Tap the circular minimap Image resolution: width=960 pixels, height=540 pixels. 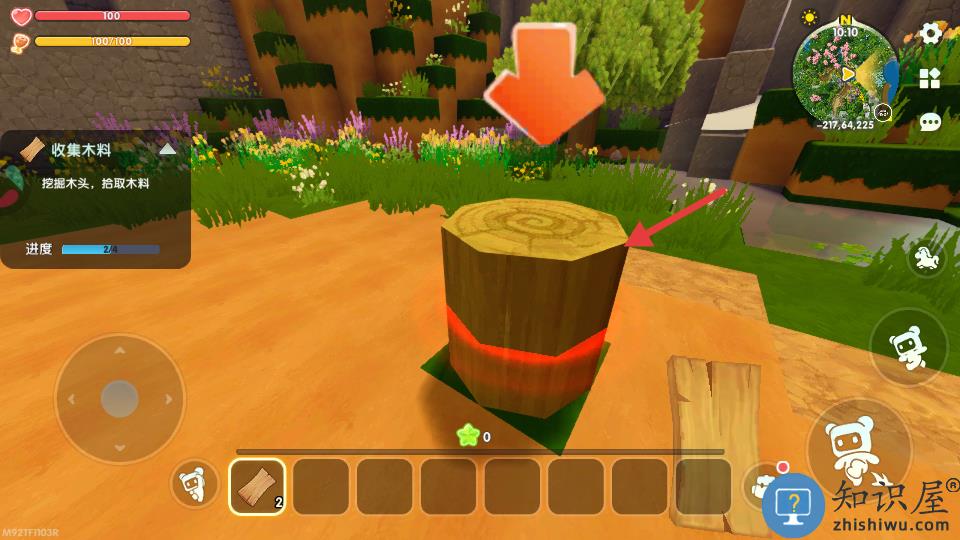pyautogui.click(x=845, y=71)
